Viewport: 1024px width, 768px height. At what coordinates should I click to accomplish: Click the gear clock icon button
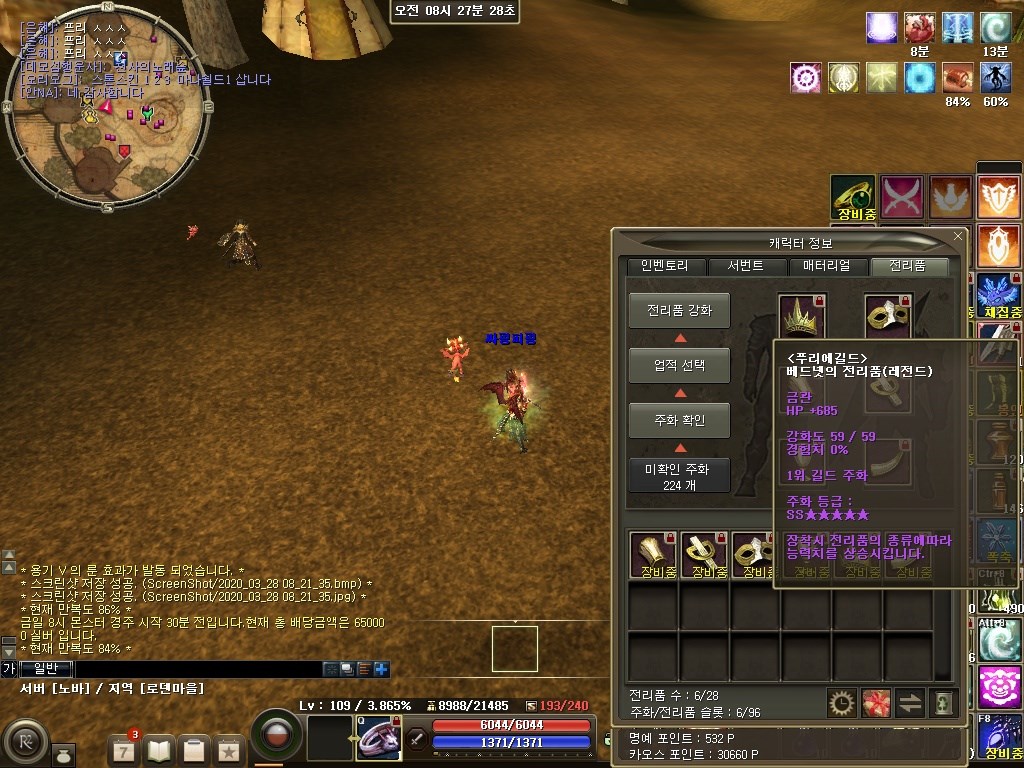tap(841, 703)
